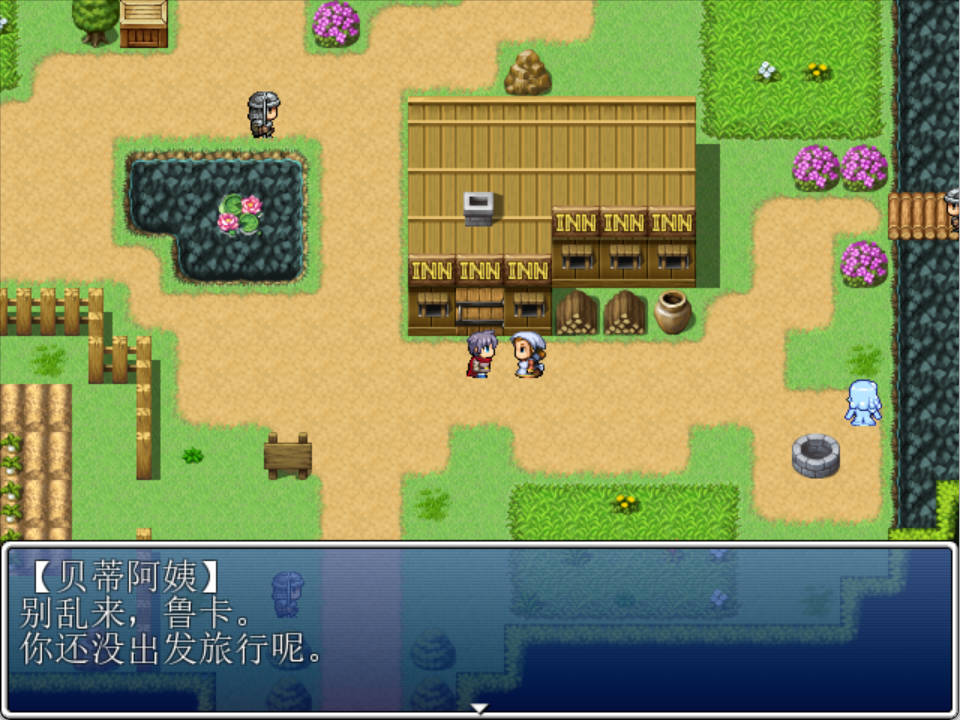Image resolution: width=960 pixels, height=720 pixels.
Task: Advance Aunt Betty's dialogue box
Action: coord(480,628)
